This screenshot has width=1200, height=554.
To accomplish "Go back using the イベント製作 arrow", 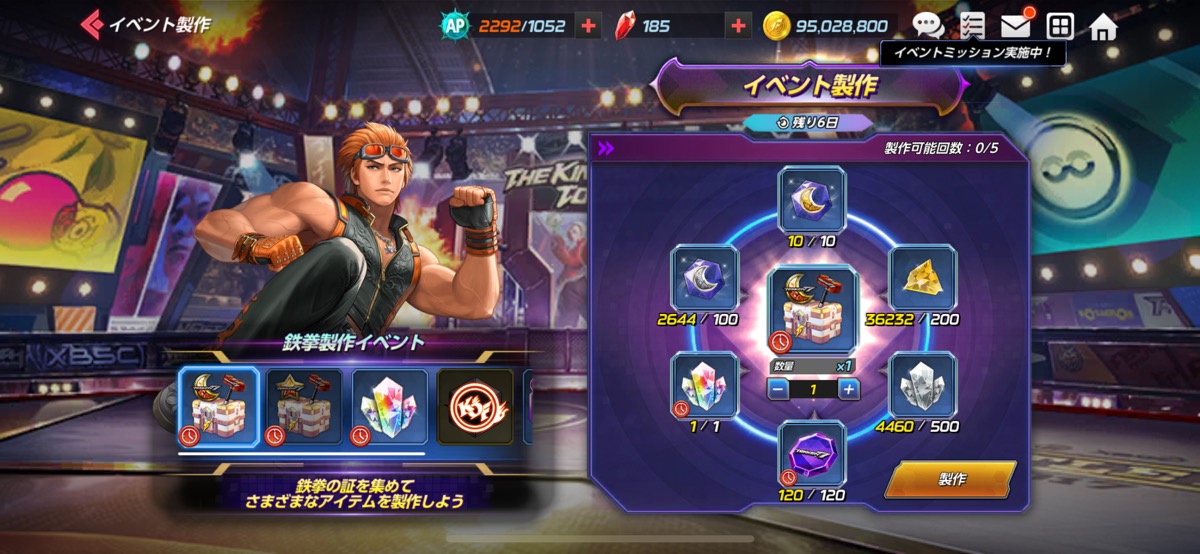I will click(93, 24).
